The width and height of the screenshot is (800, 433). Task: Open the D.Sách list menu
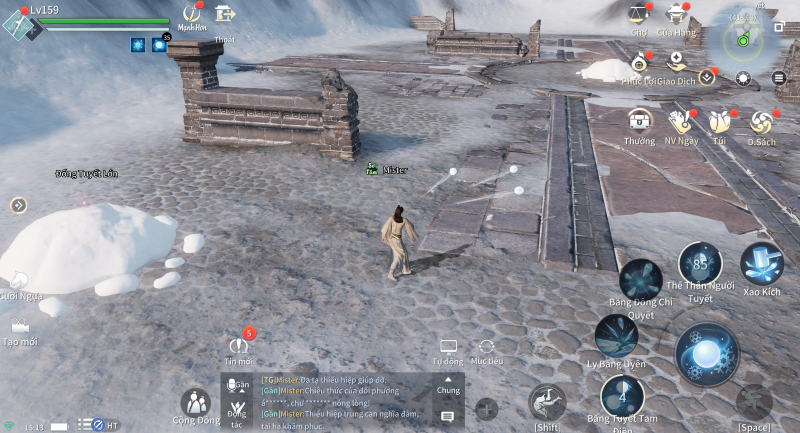[x=761, y=122]
